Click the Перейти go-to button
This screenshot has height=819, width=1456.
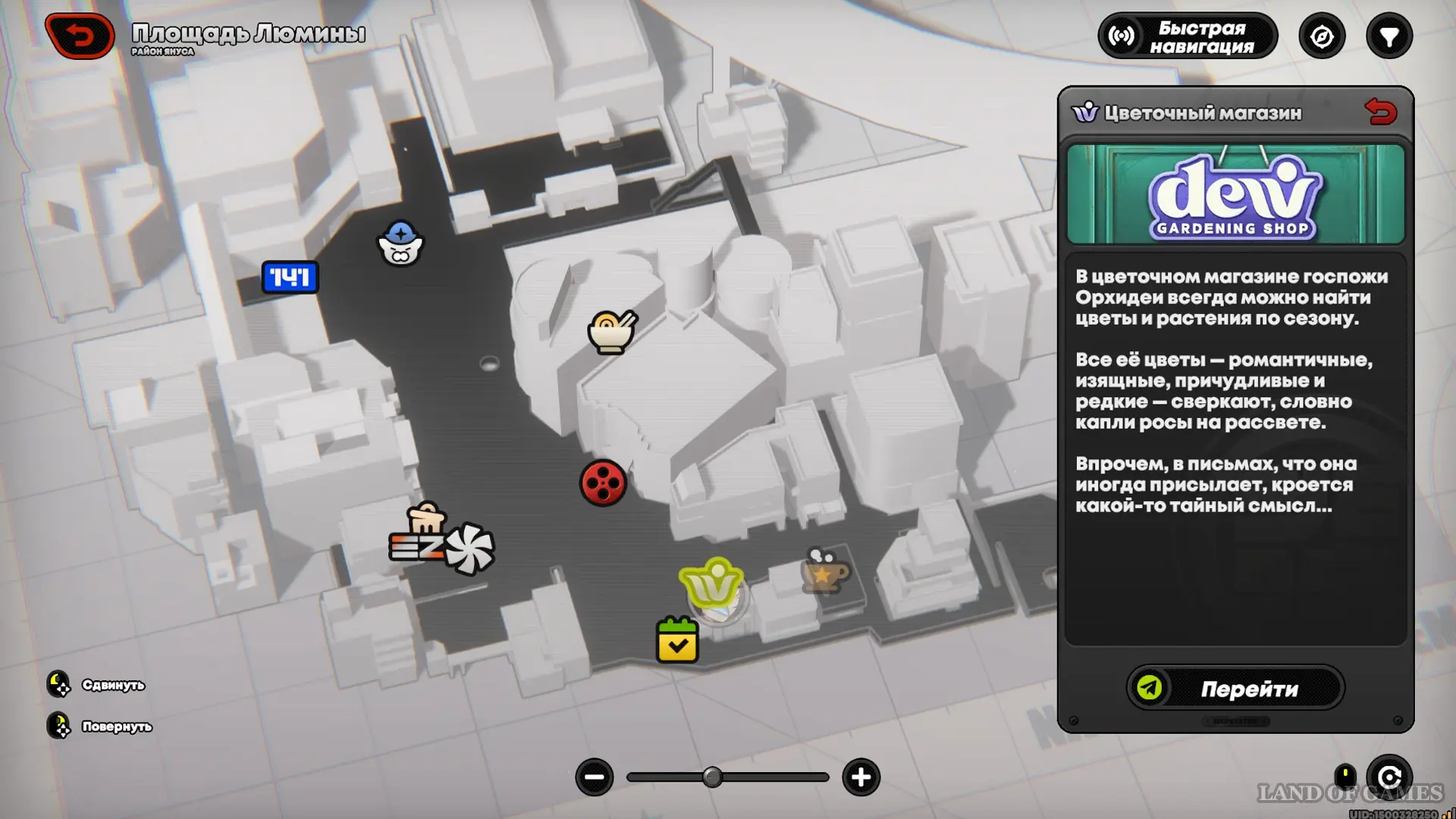(x=1235, y=688)
